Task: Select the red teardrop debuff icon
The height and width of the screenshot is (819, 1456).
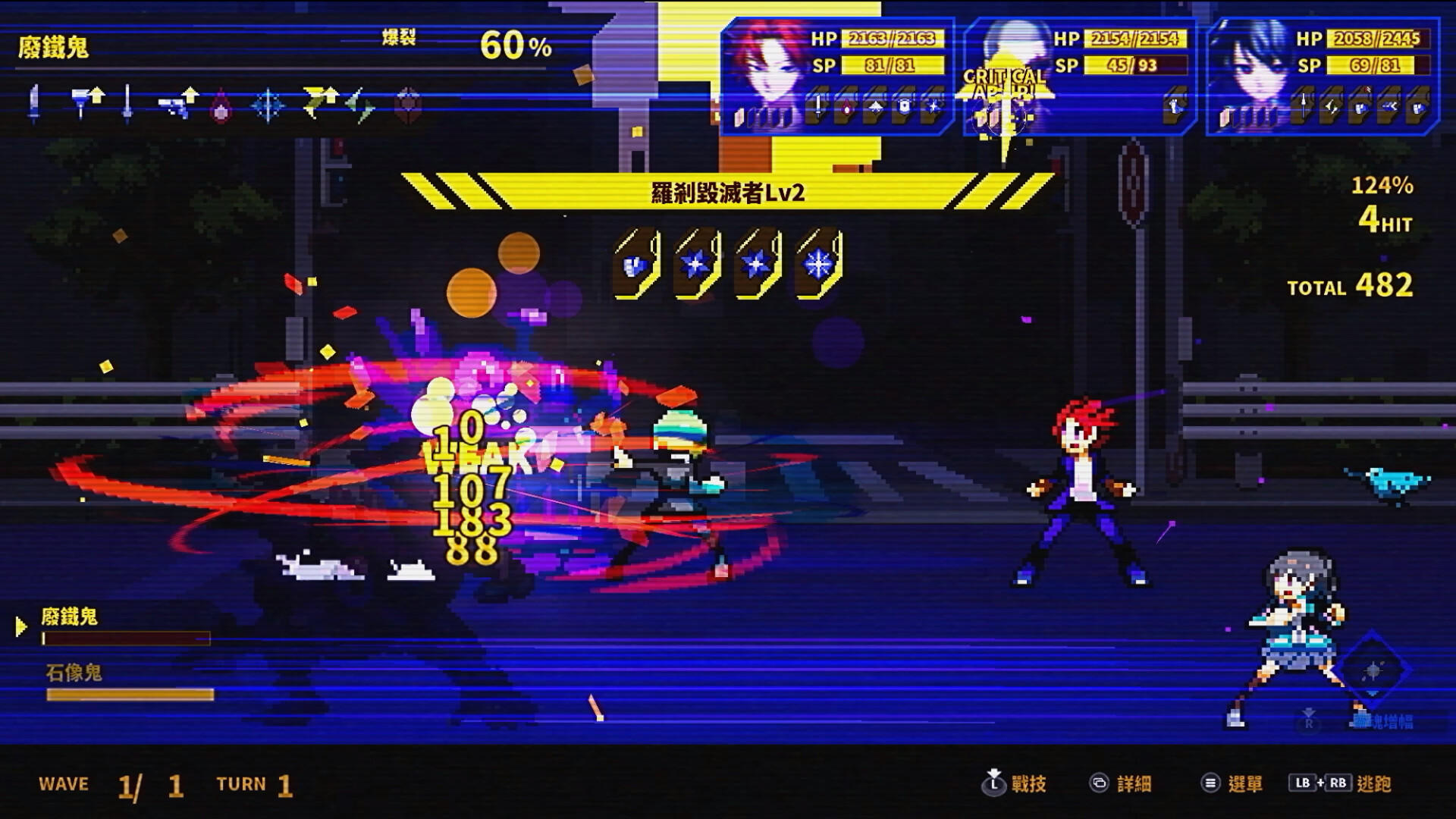Action: (221, 102)
